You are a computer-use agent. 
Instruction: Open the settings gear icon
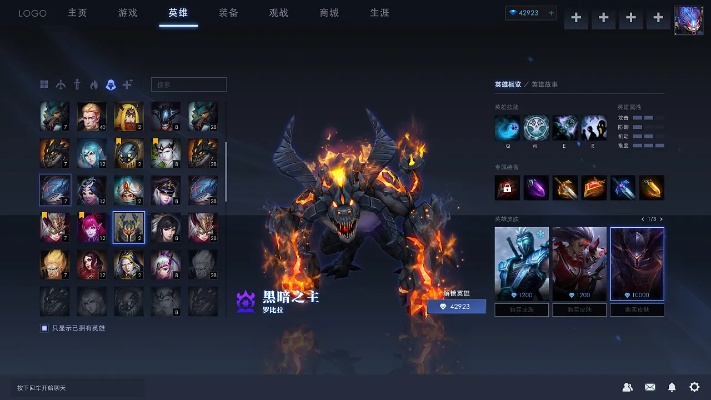click(694, 387)
